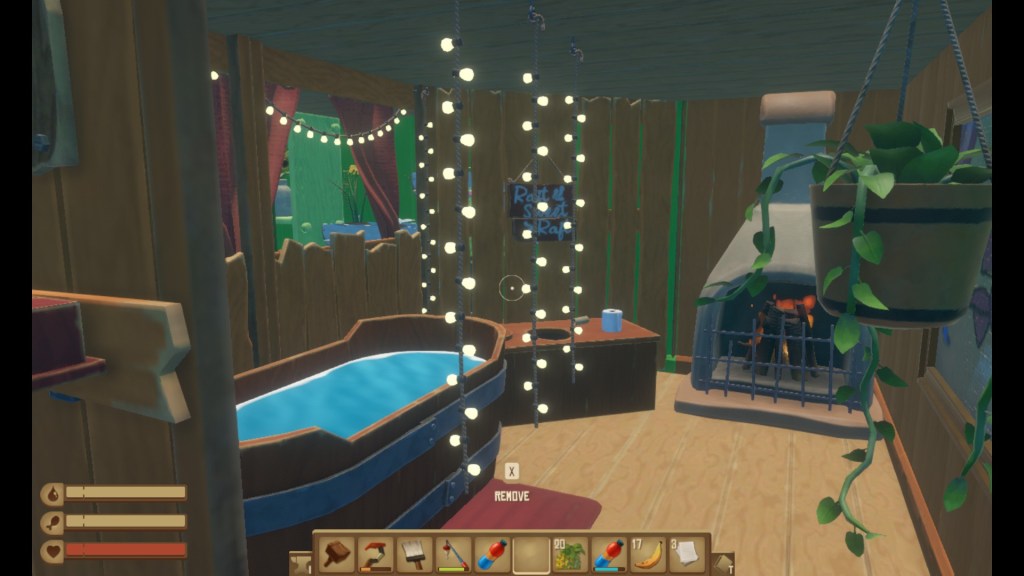This screenshot has height=576, width=1024.
Task: Pick the water bottle with blue fill bar
Action: tap(609, 554)
